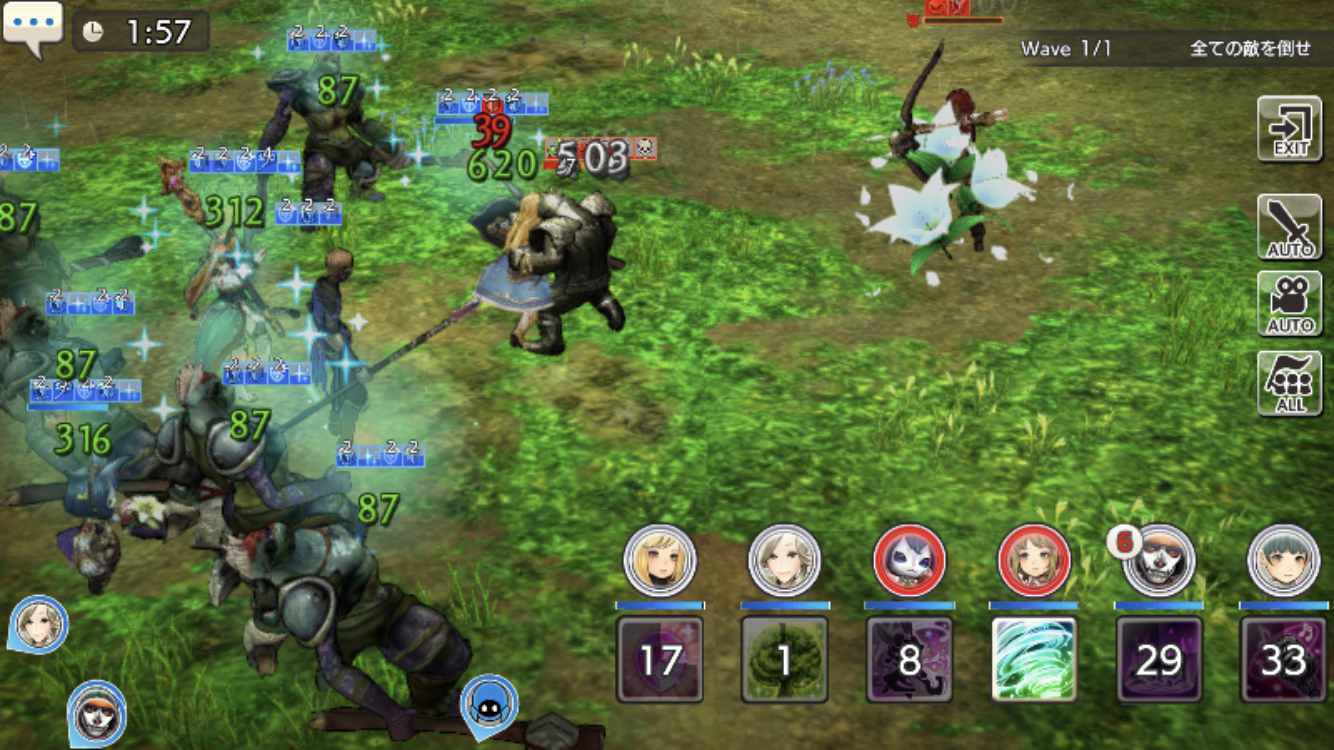
Task: Choose the teal-haired character portrait
Action: click(1284, 561)
